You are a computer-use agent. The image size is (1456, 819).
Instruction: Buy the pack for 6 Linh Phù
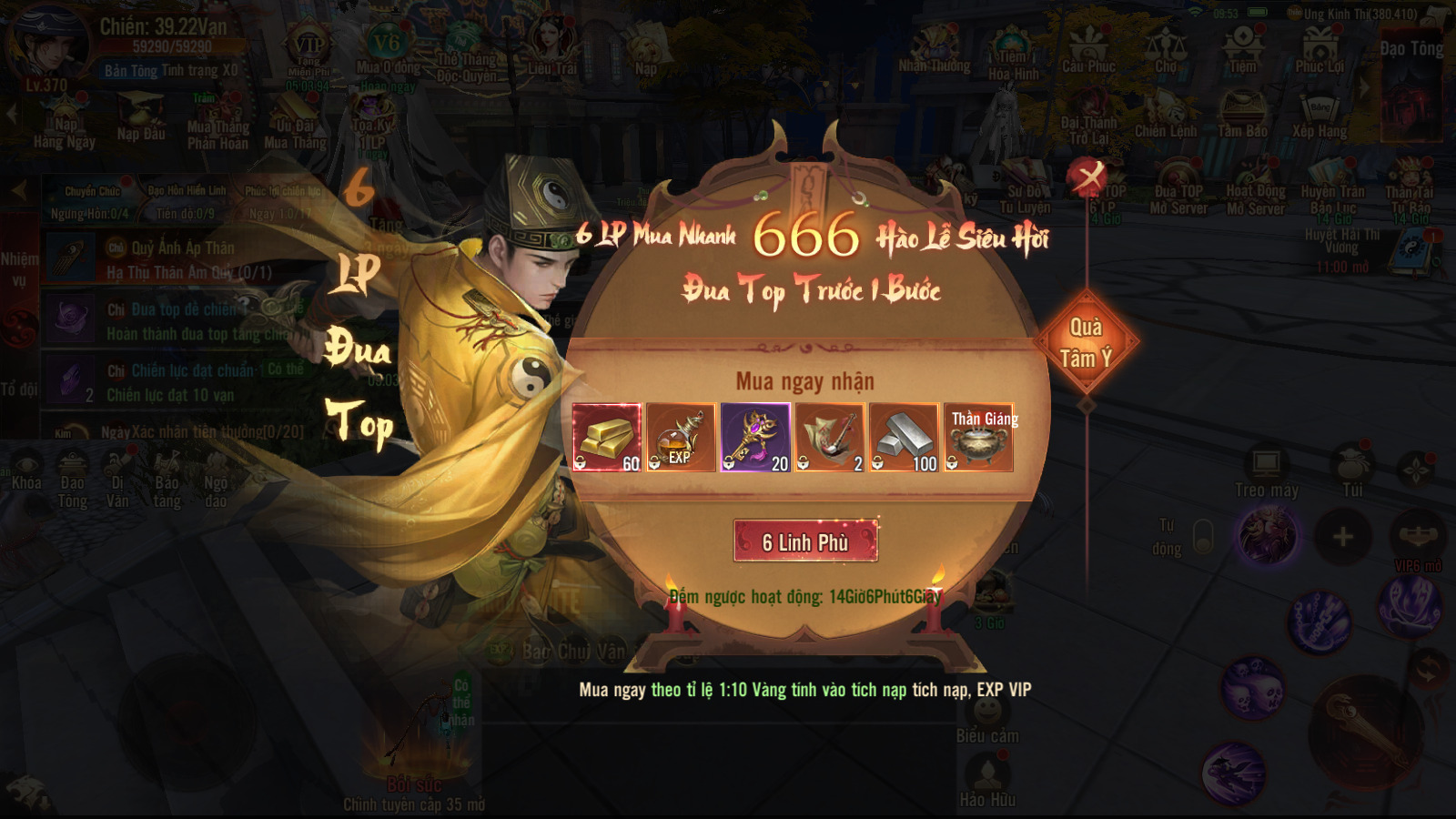pos(805,541)
